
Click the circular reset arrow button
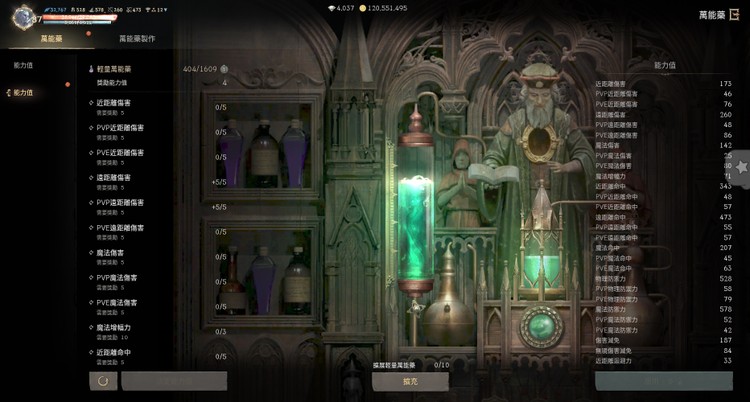(x=101, y=381)
